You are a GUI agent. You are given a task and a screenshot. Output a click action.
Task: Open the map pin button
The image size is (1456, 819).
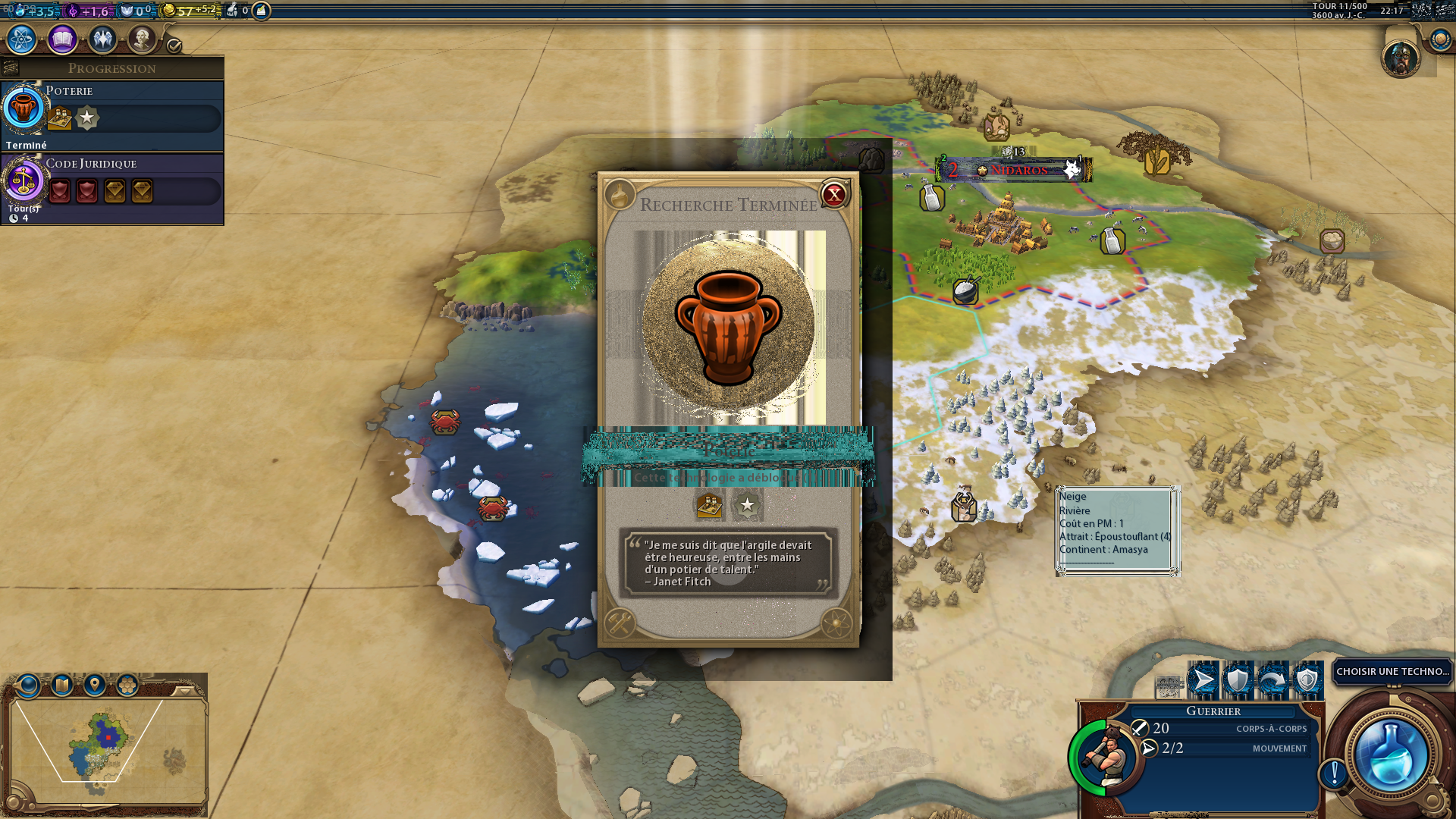pyautogui.click(x=95, y=686)
